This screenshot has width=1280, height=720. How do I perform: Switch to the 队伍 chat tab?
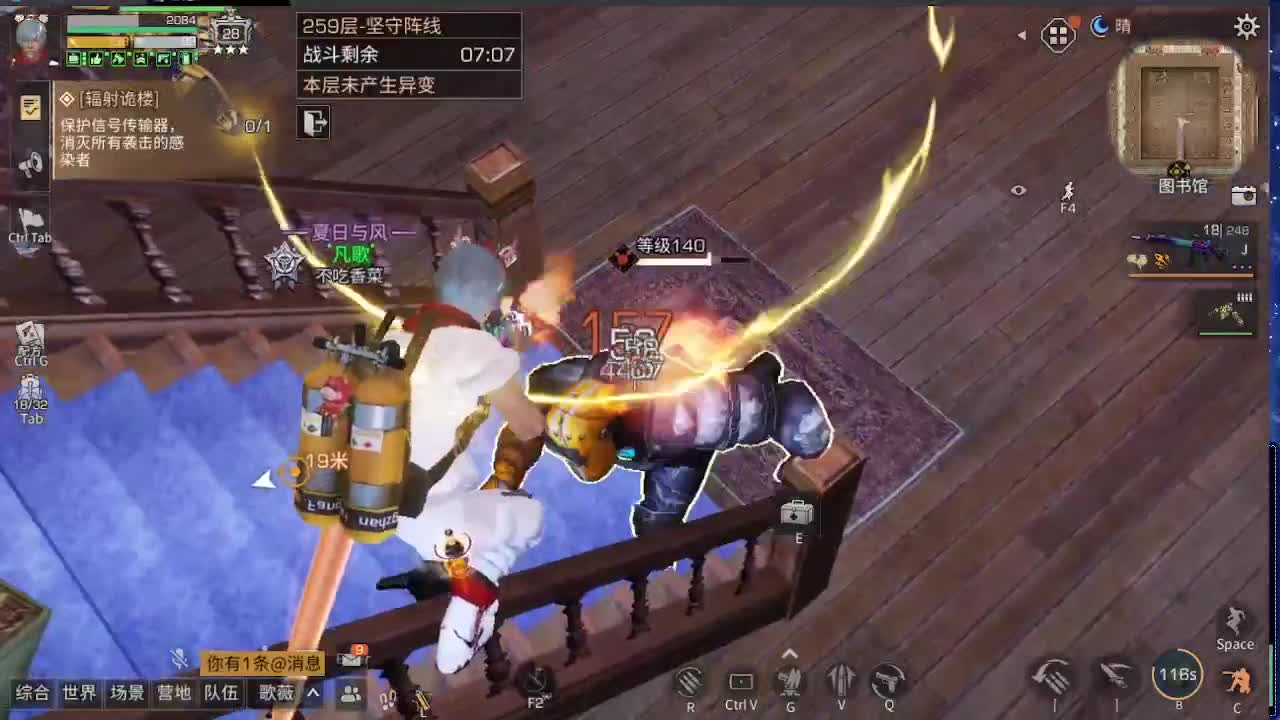(221, 694)
